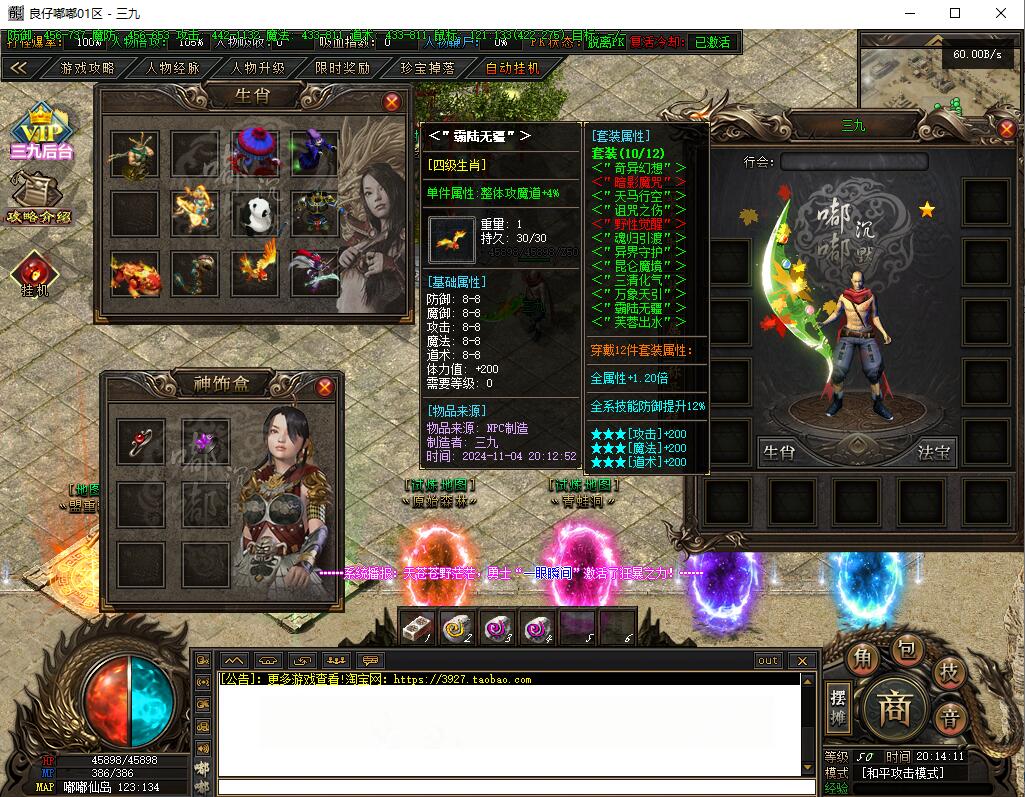Click the 生肖 button on character panel
Image resolution: width=1025 pixels, height=797 pixels.
tap(779, 452)
